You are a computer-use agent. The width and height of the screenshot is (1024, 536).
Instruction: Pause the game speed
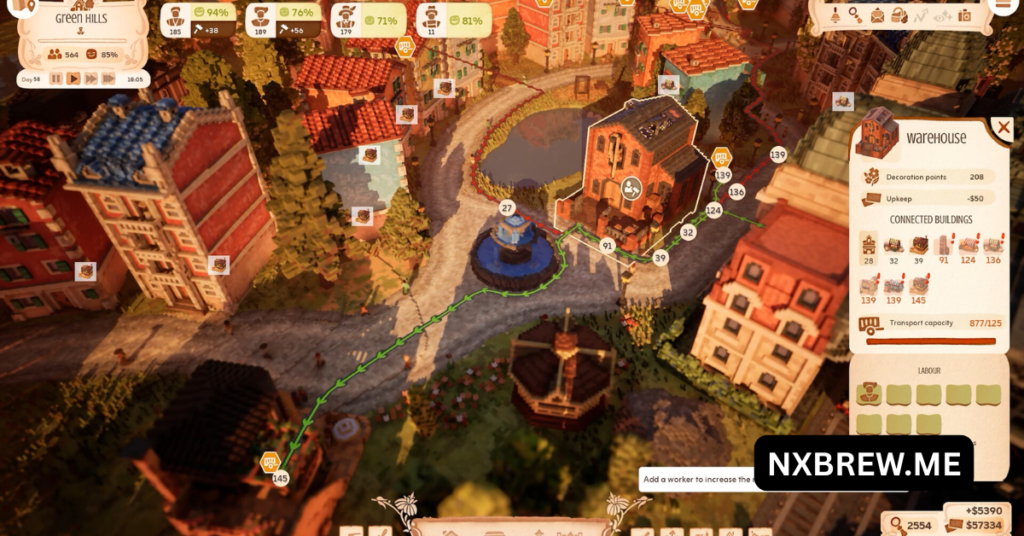pos(56,78)
